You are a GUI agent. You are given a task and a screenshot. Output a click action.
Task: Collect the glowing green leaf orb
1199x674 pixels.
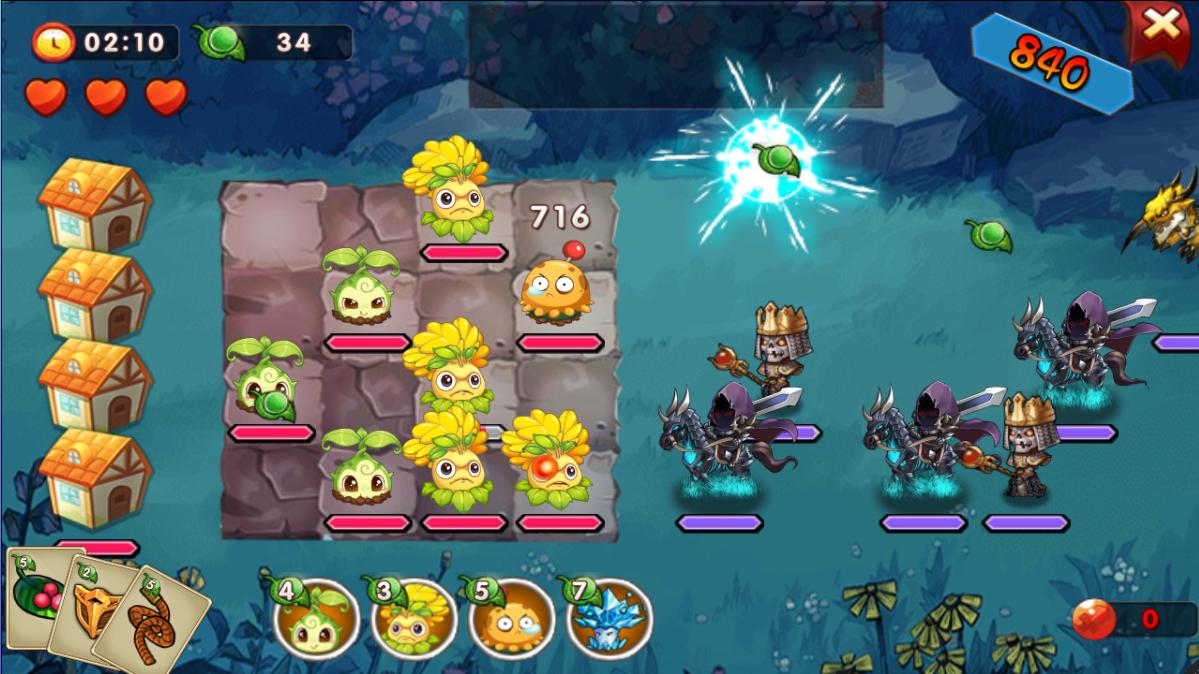tap(771, 160)
